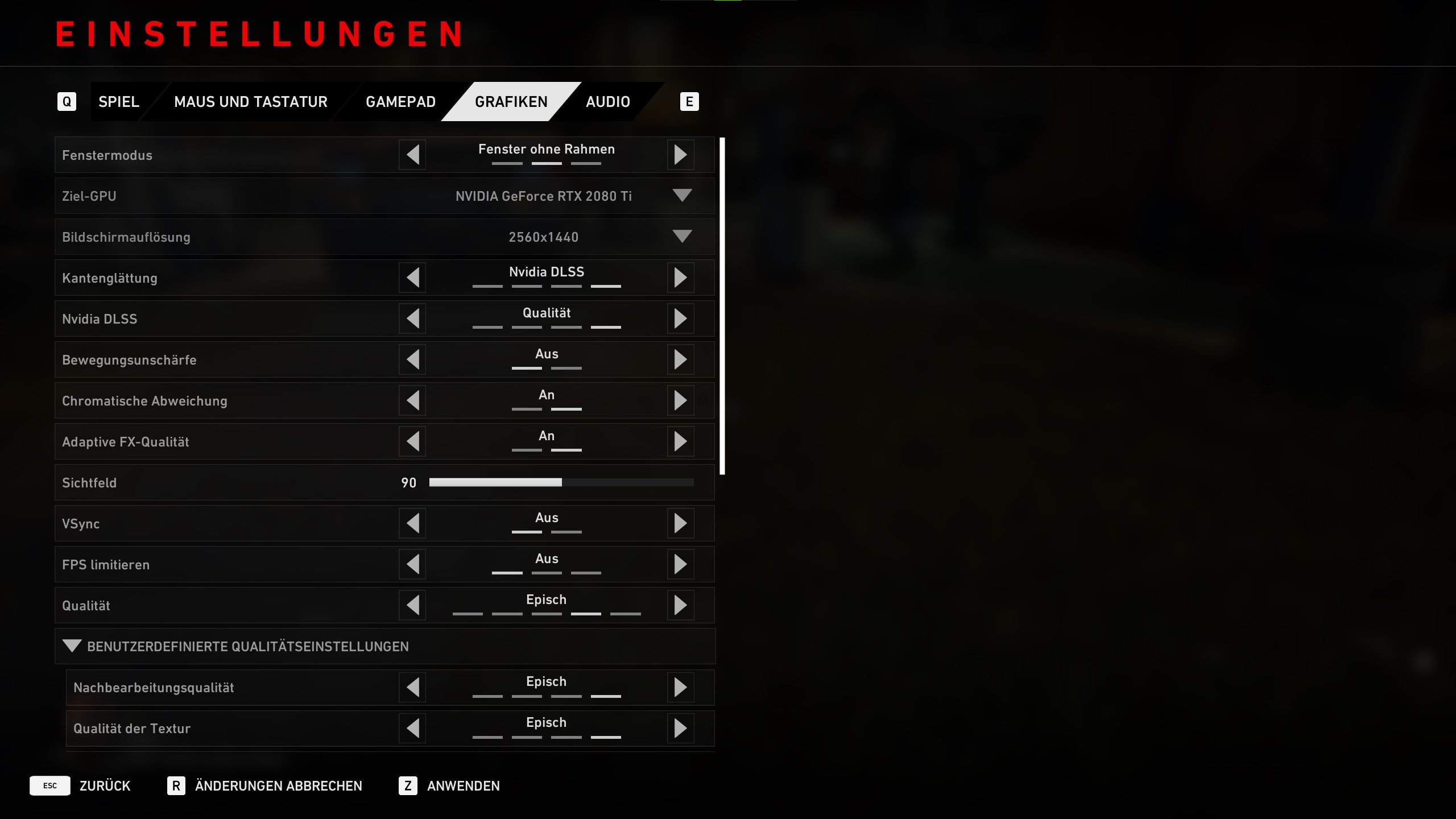Open the Maus und Tastatur tab
Viewport: 1456px width, 819px height.
point(250,102)
